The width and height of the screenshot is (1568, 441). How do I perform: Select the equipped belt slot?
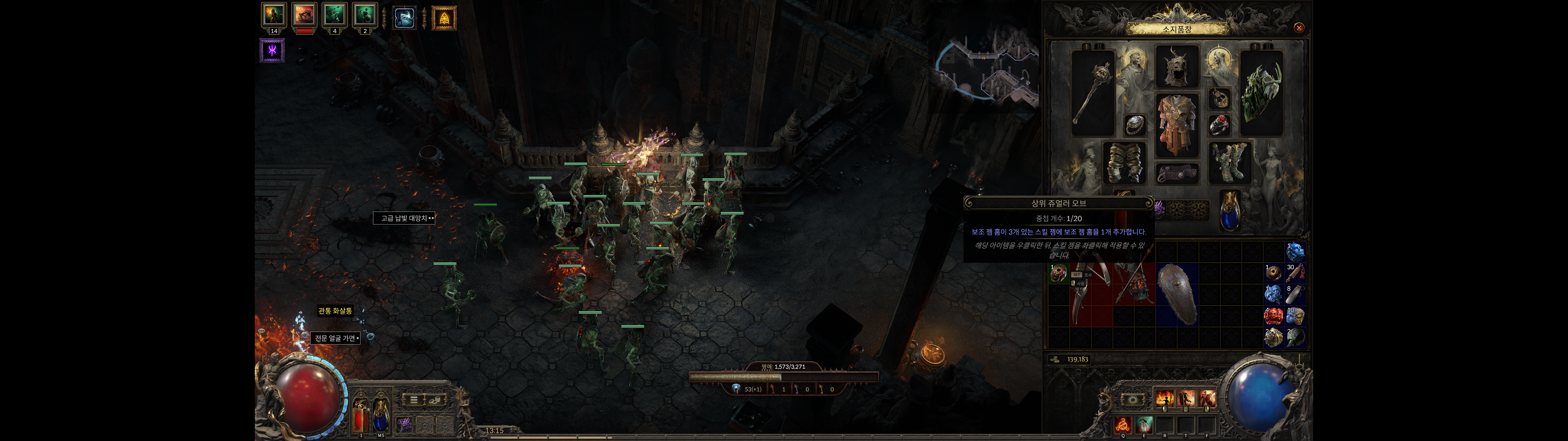click(x=1177, y=174)
